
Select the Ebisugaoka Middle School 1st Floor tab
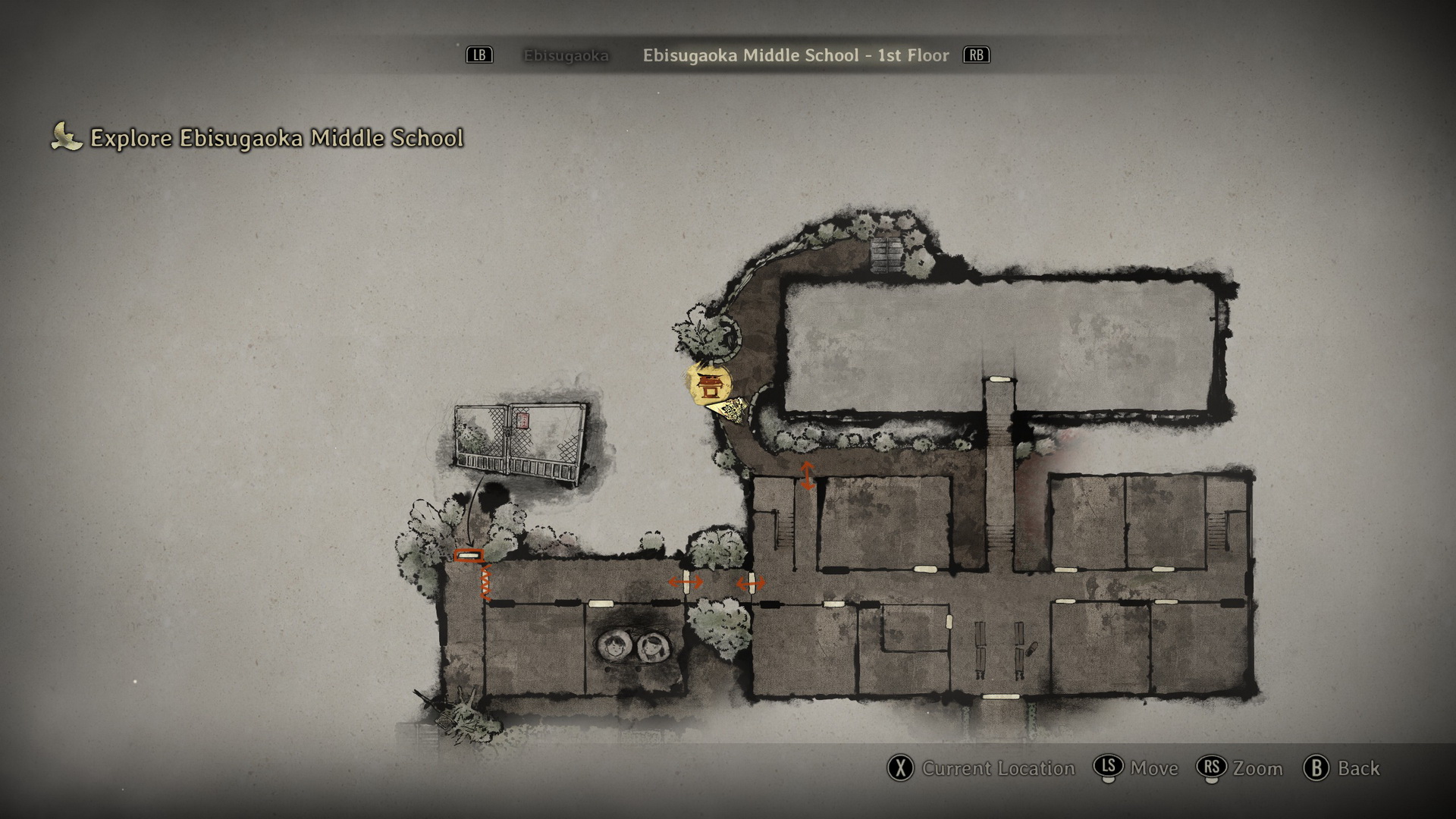pos(795,55)
